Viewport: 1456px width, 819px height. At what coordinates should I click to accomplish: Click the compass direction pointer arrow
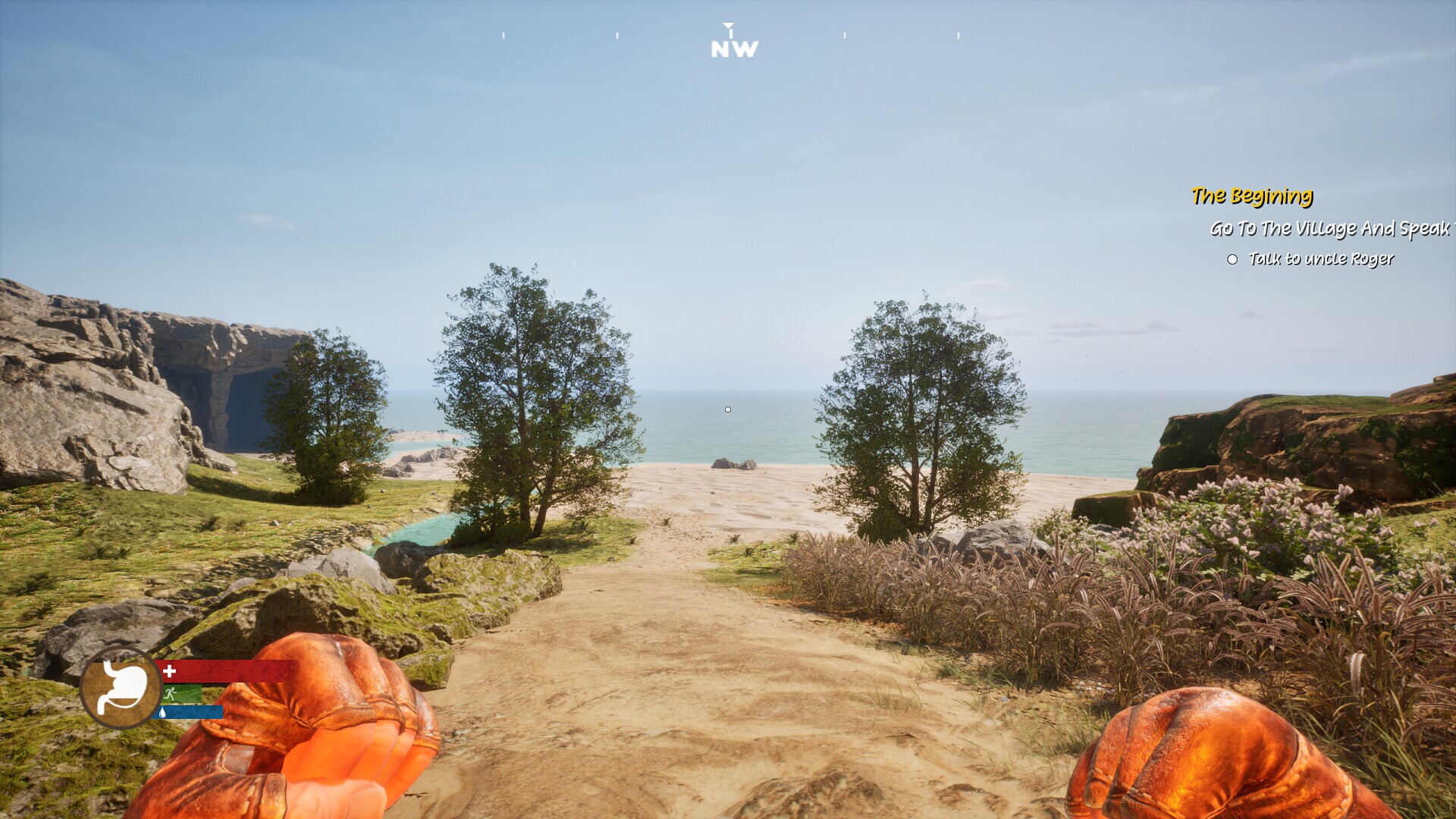point(729,25)
